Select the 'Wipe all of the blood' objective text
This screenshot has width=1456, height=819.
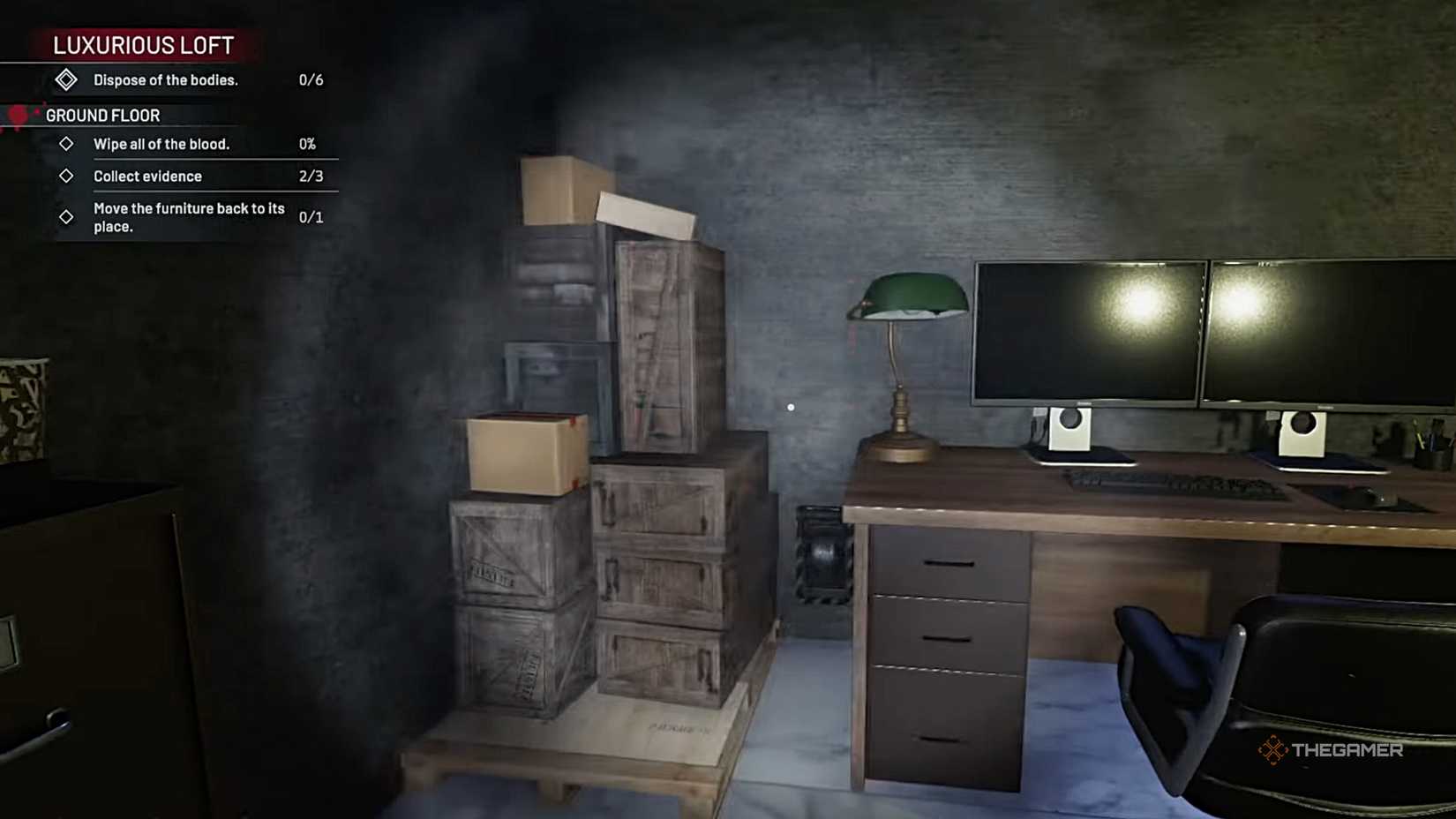click(161, 144)
